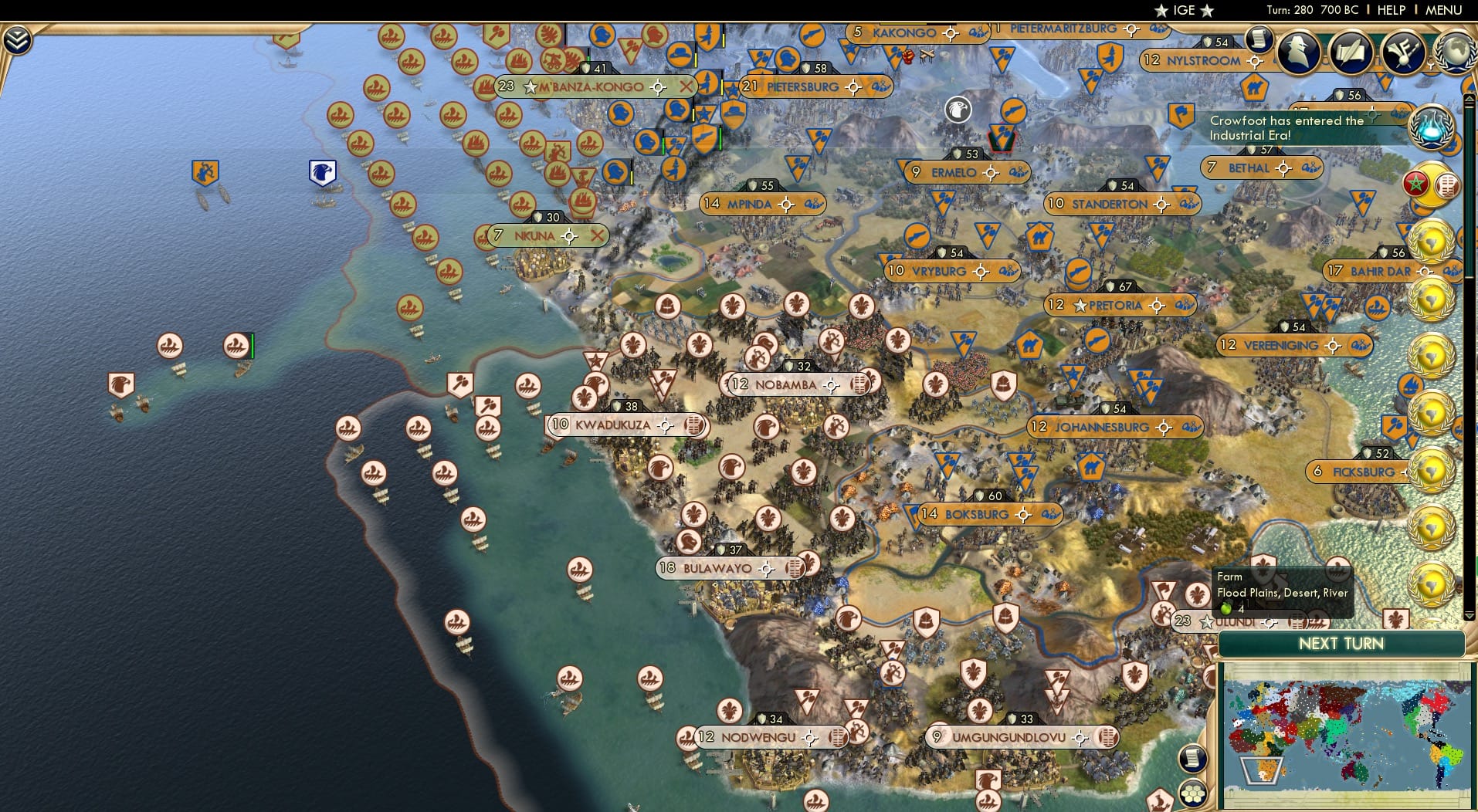The height and width of the screenshot is (812, 1478).
Task: Open the production book icon on Kwadukuza's banner
Action: pos(696,425)
